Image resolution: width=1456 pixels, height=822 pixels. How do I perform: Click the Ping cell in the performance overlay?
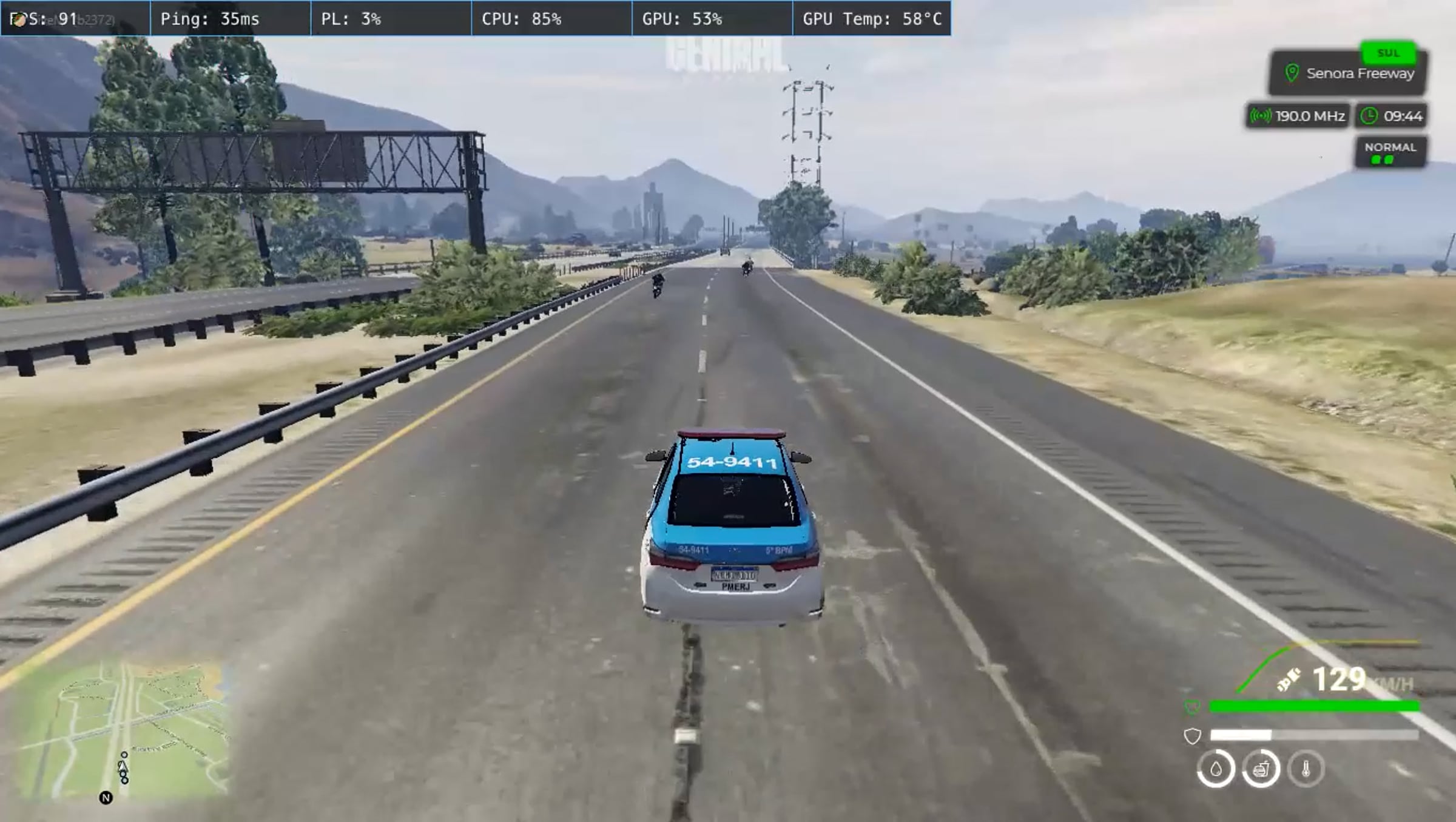(231, 19)
